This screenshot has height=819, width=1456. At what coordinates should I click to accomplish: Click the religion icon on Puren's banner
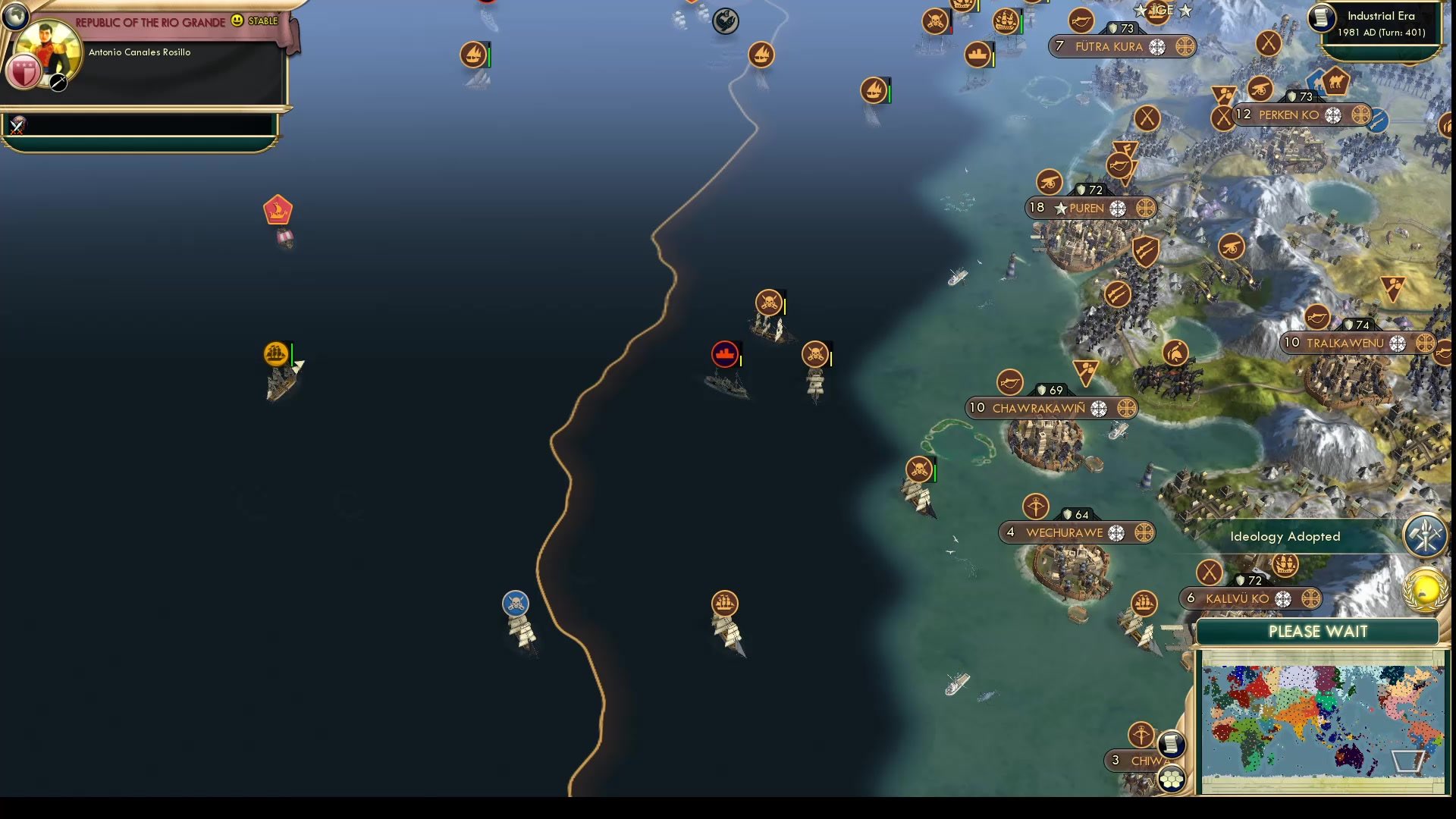click(x=1117, y=208)
